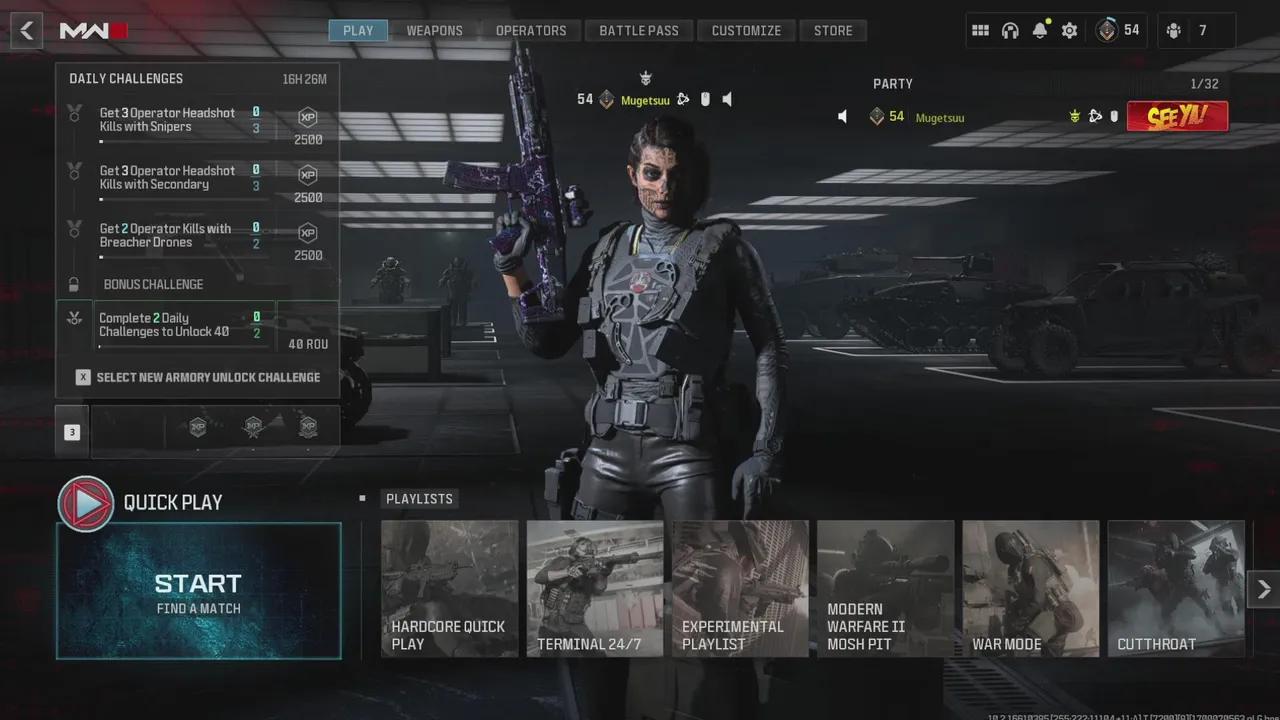The image size is (1280, 720).
Task: Open the notifications bell
Action: coord(1040,30)
